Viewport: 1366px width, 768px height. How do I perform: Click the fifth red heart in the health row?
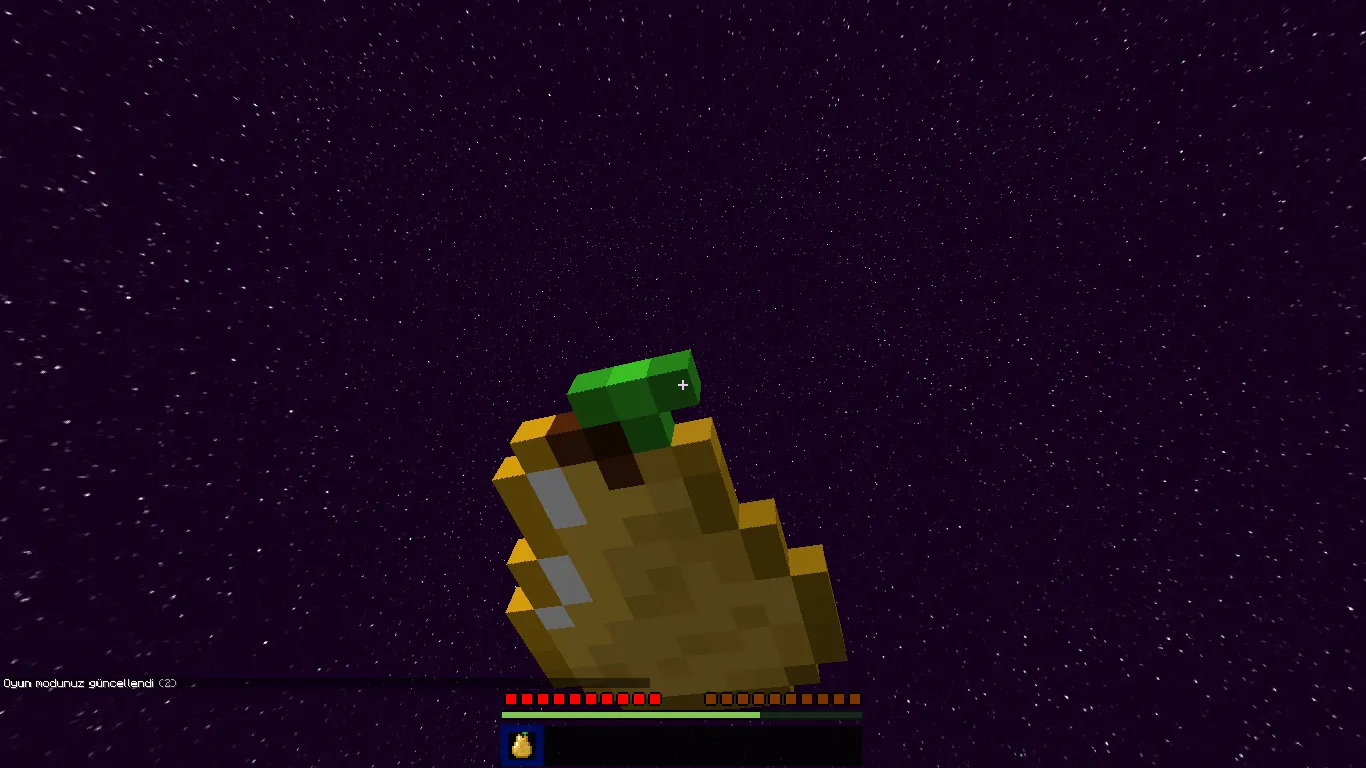(577, 698)
